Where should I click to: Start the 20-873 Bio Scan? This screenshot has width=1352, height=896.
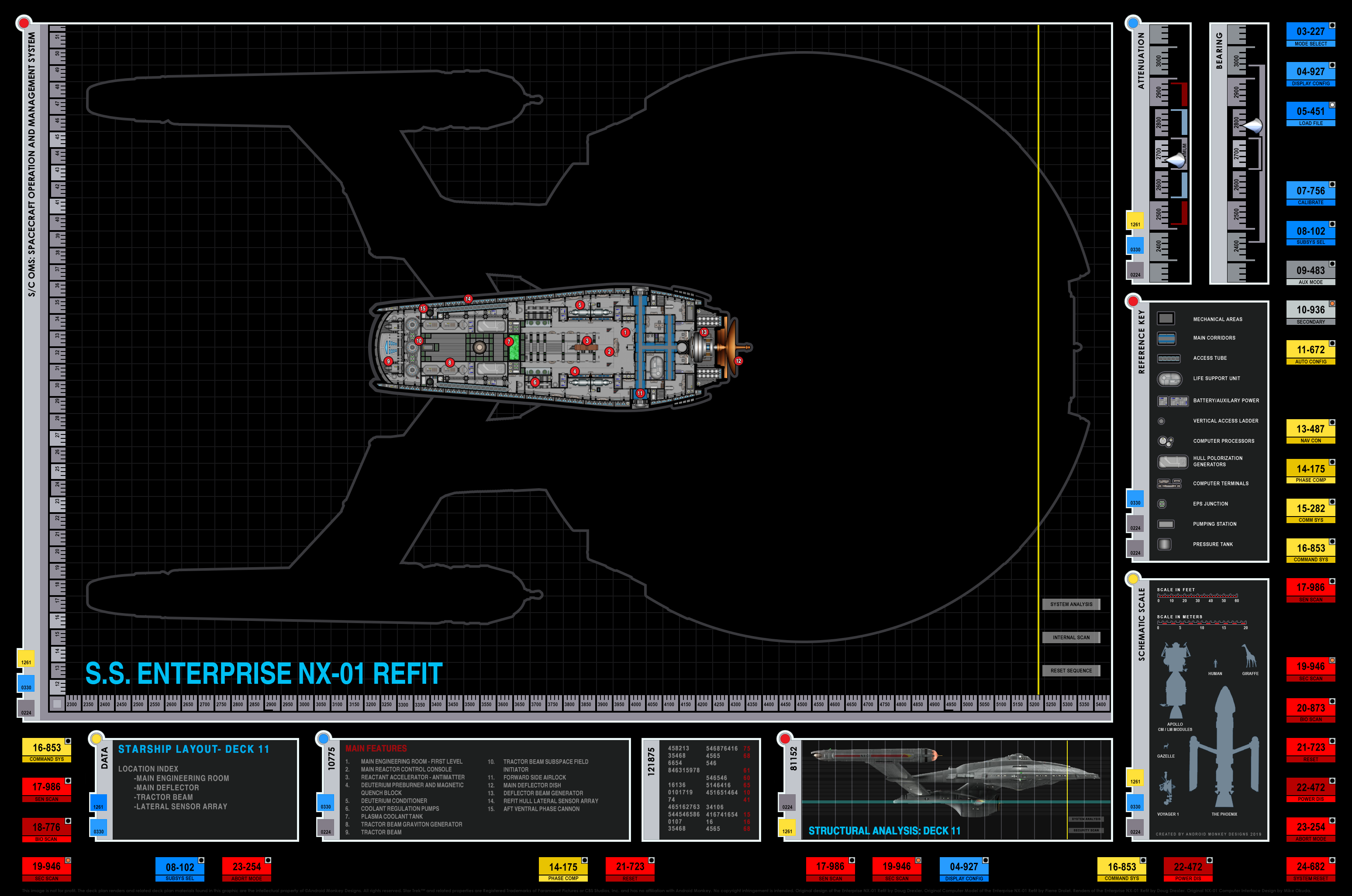1310,710
